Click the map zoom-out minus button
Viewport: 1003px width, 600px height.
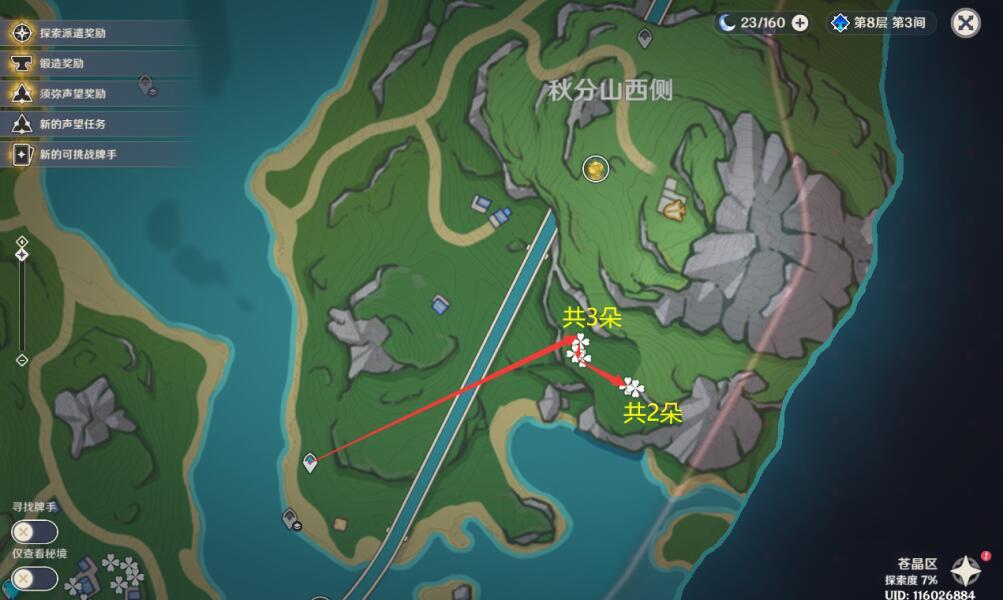22,360
